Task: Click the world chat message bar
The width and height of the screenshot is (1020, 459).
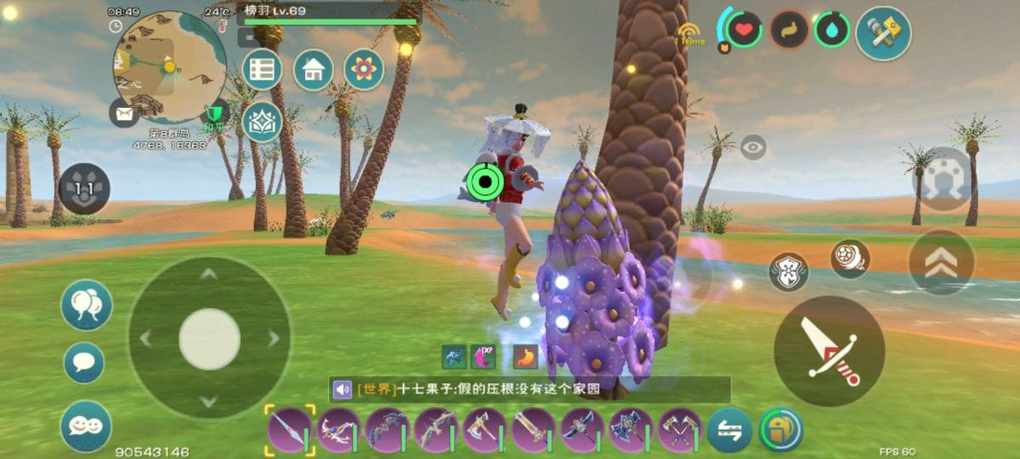Action: (530, 390)
